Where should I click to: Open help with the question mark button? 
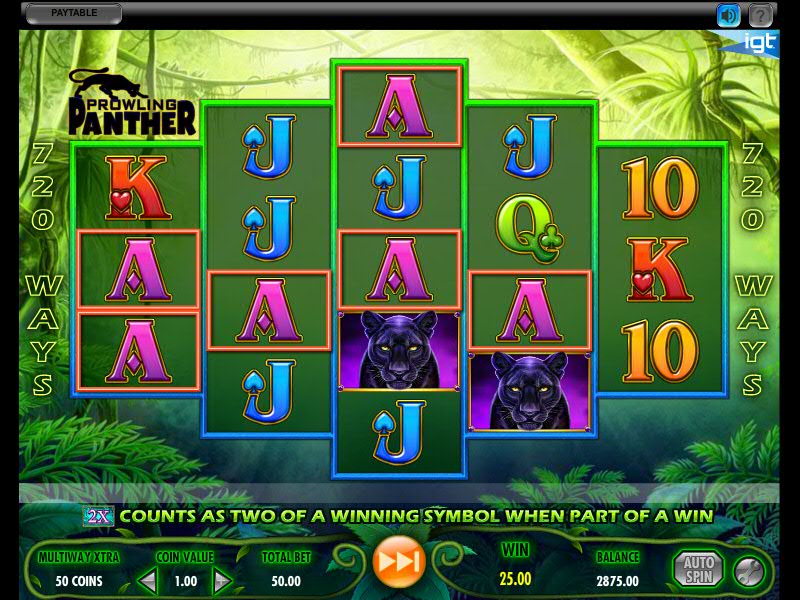click(761, 15)
